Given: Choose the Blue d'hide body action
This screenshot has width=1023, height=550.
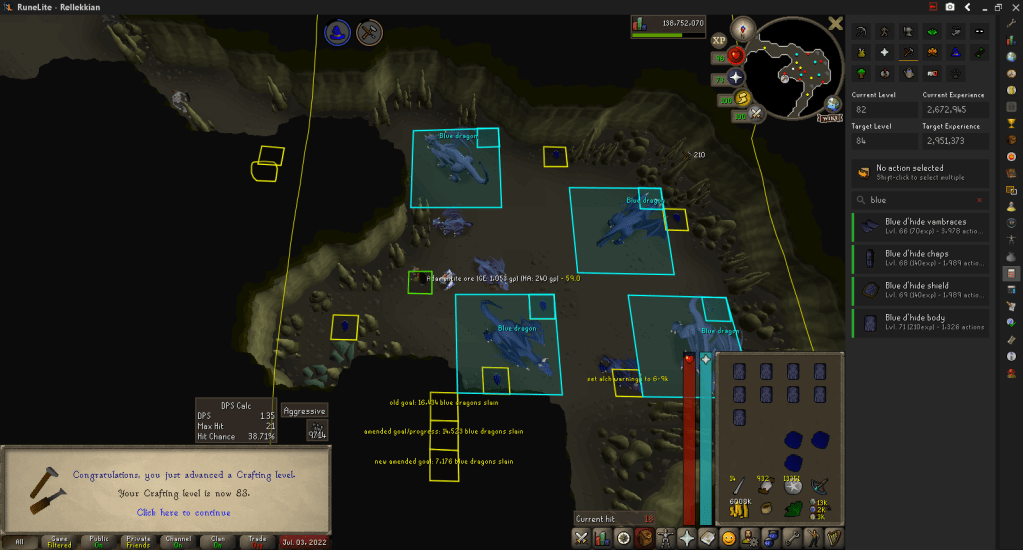Looking at the screenshot, I should (x=921, y=322).
